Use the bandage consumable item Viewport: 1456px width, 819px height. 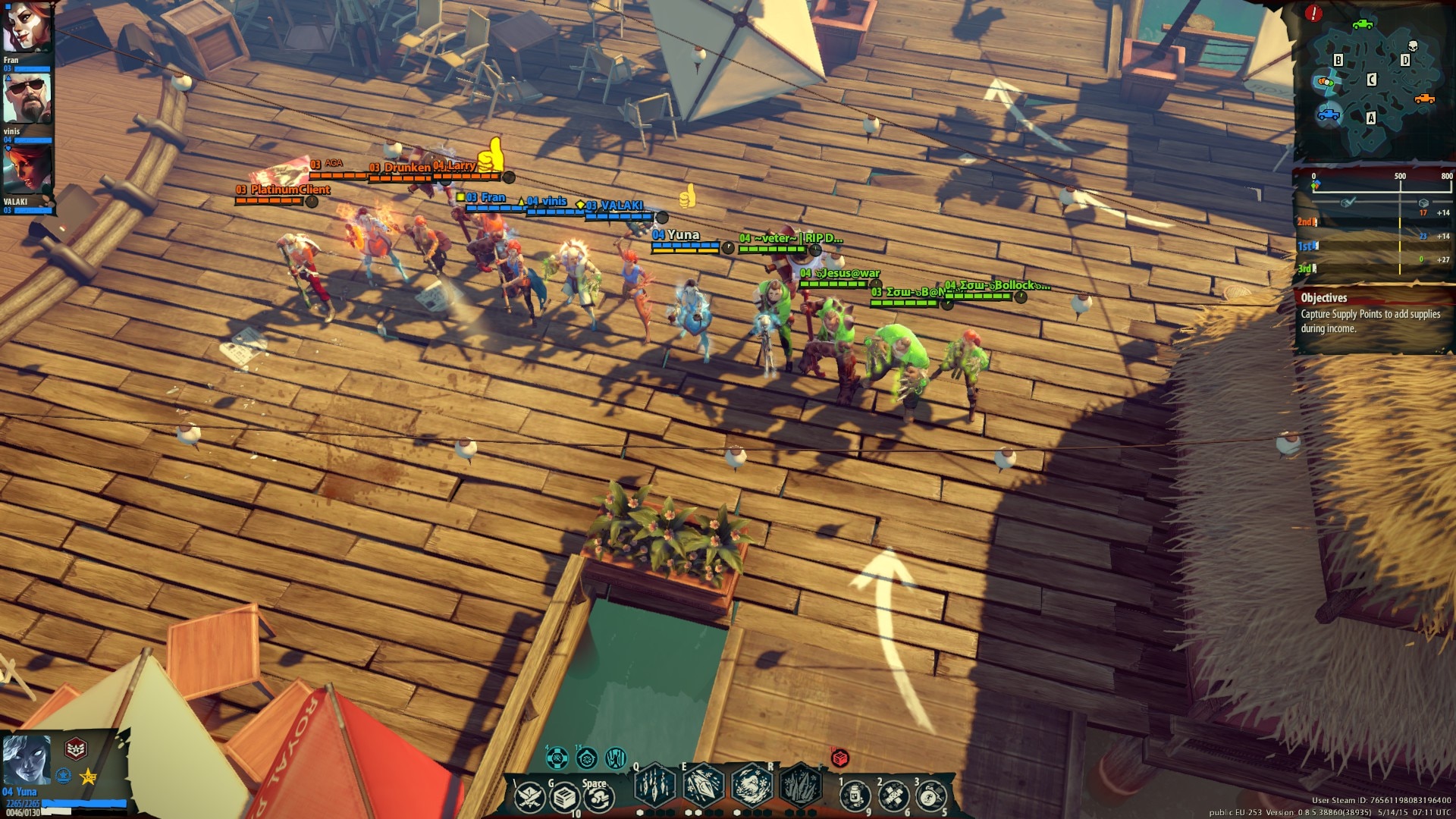tap(893, 796)
